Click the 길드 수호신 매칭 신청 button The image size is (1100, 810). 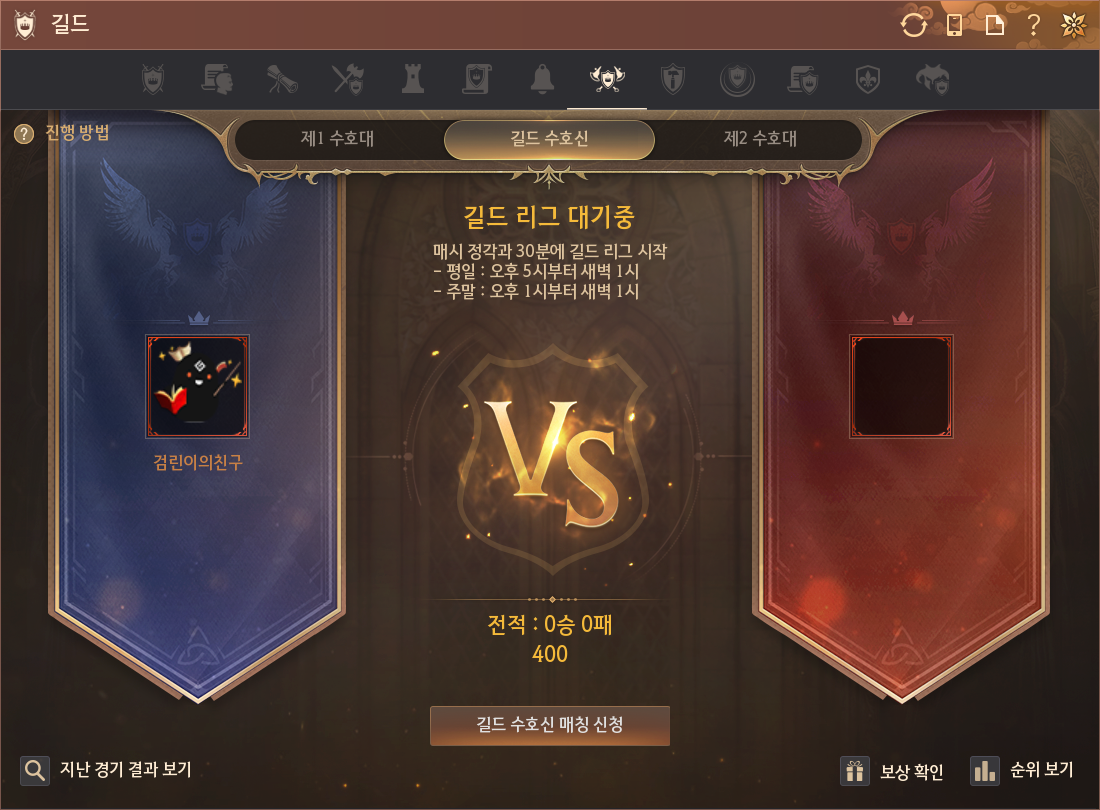click(x=549, y=725)
